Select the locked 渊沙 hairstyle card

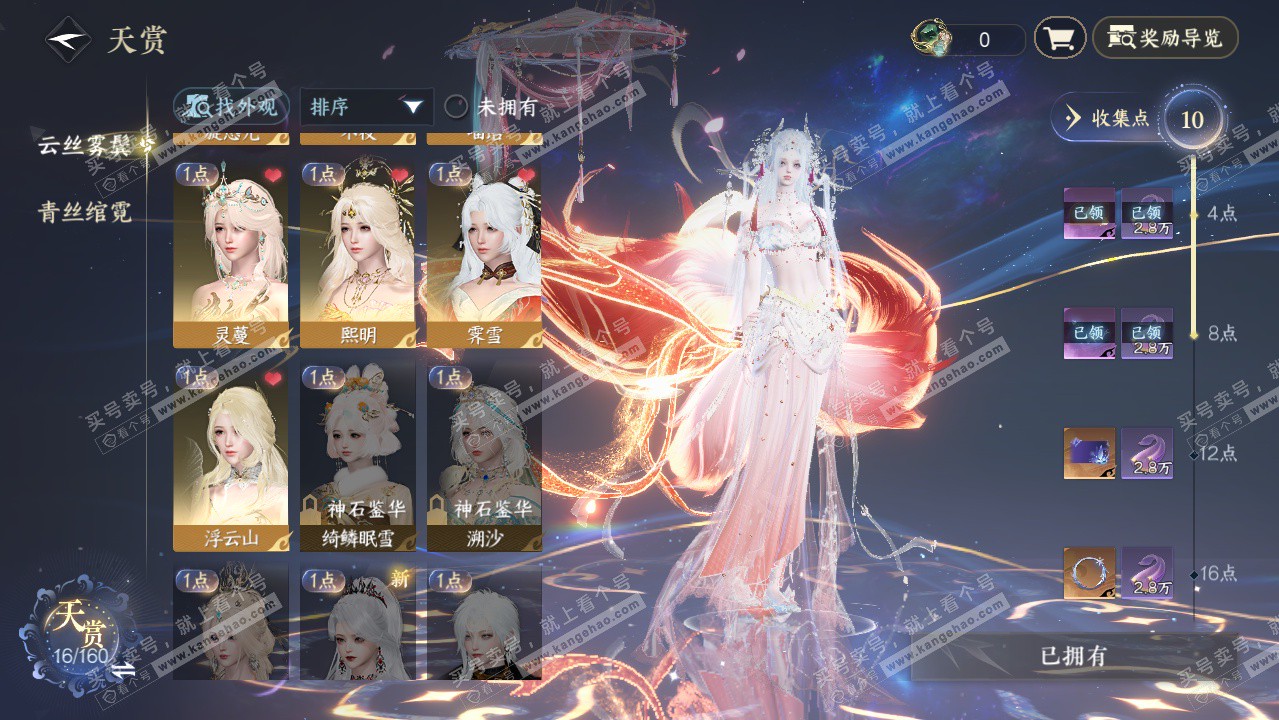pos(484,455)
